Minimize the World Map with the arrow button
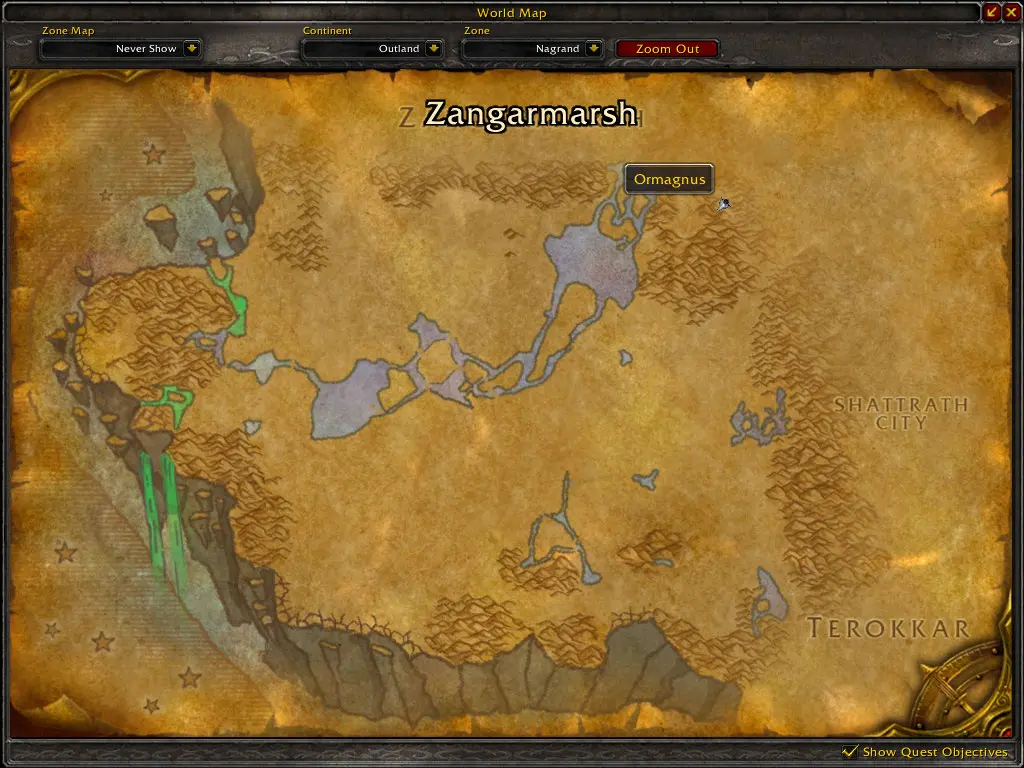Screen dimensions: 1024x768 [992, 12]
